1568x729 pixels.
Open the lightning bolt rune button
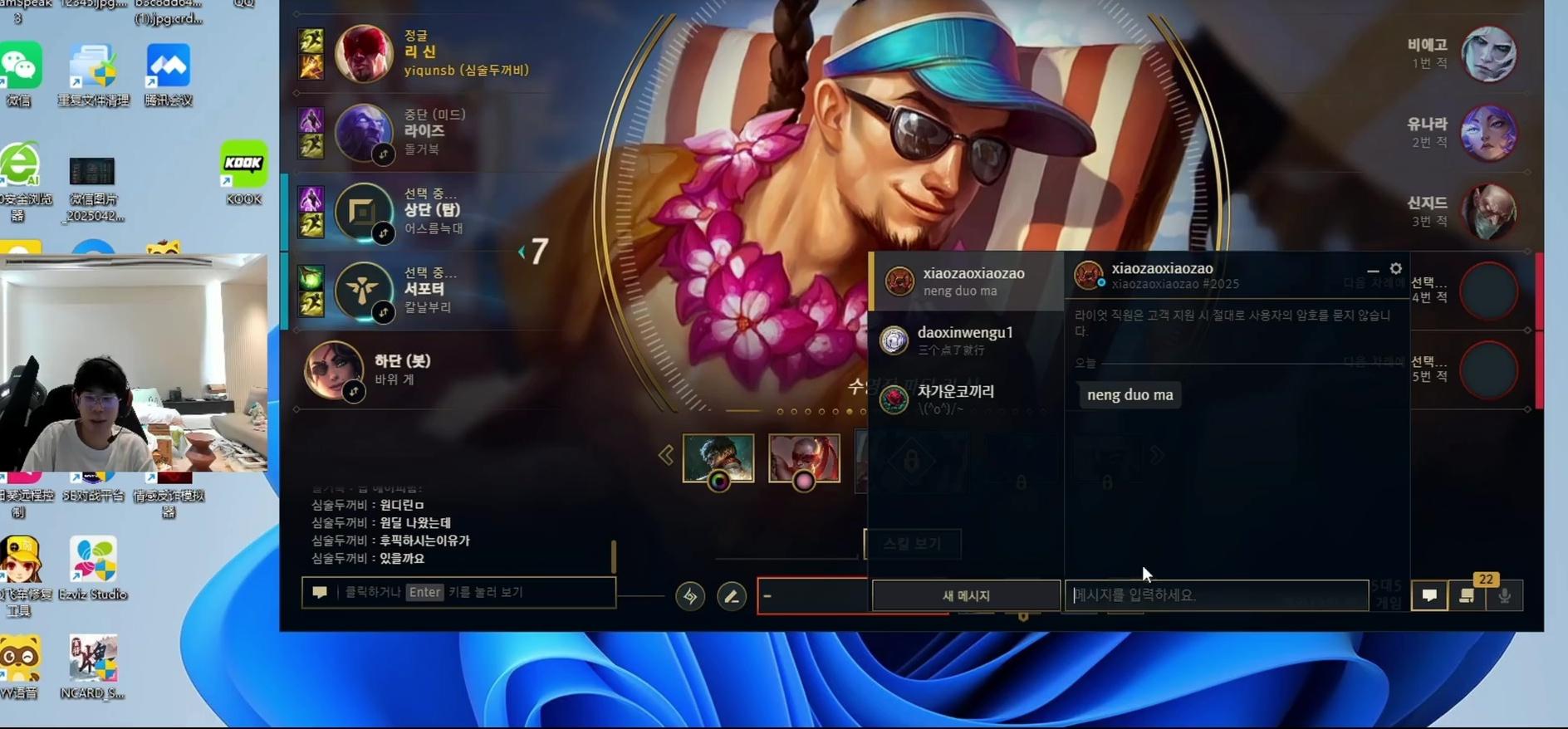pos(690,596)
